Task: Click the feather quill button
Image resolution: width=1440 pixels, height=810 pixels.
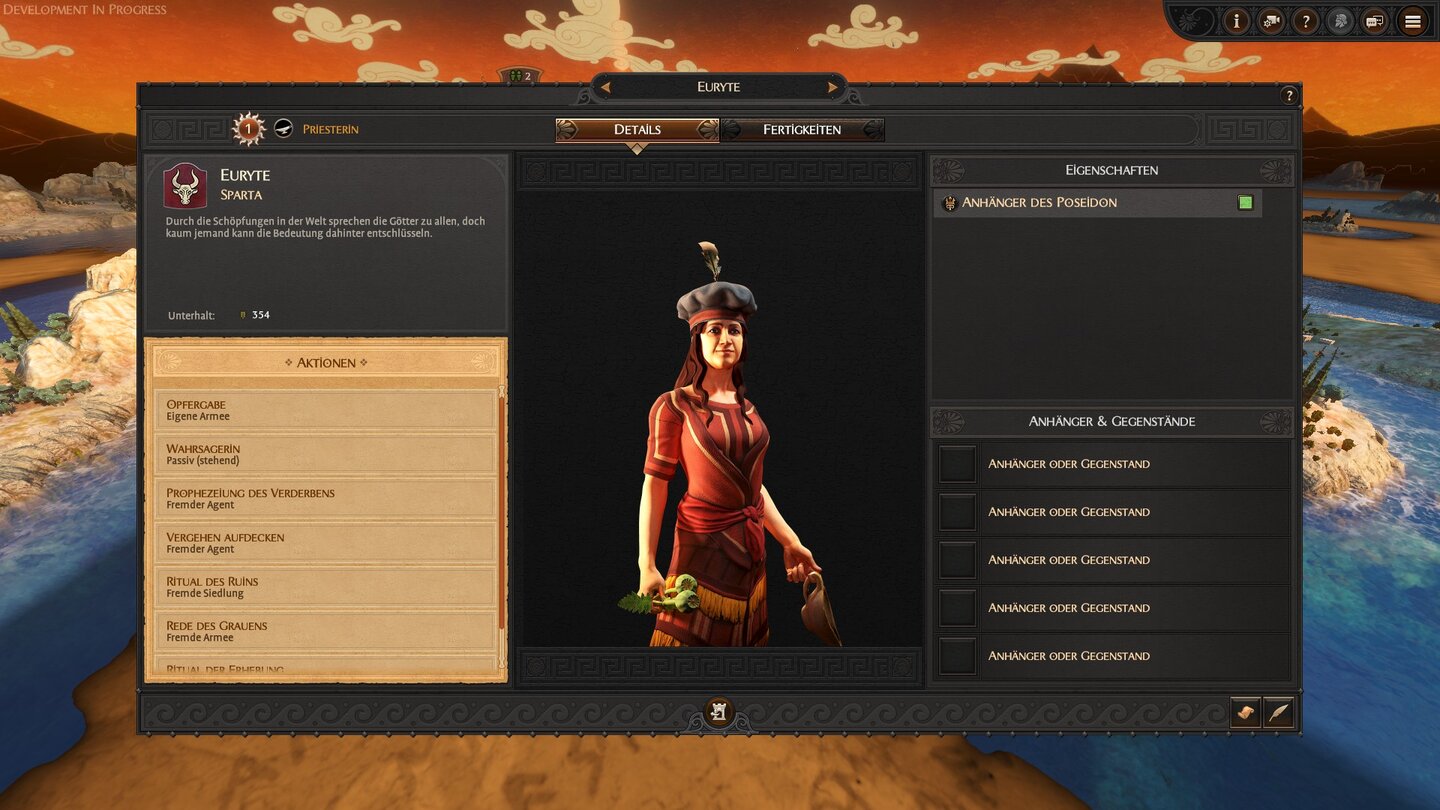Action: (1279, 712)
